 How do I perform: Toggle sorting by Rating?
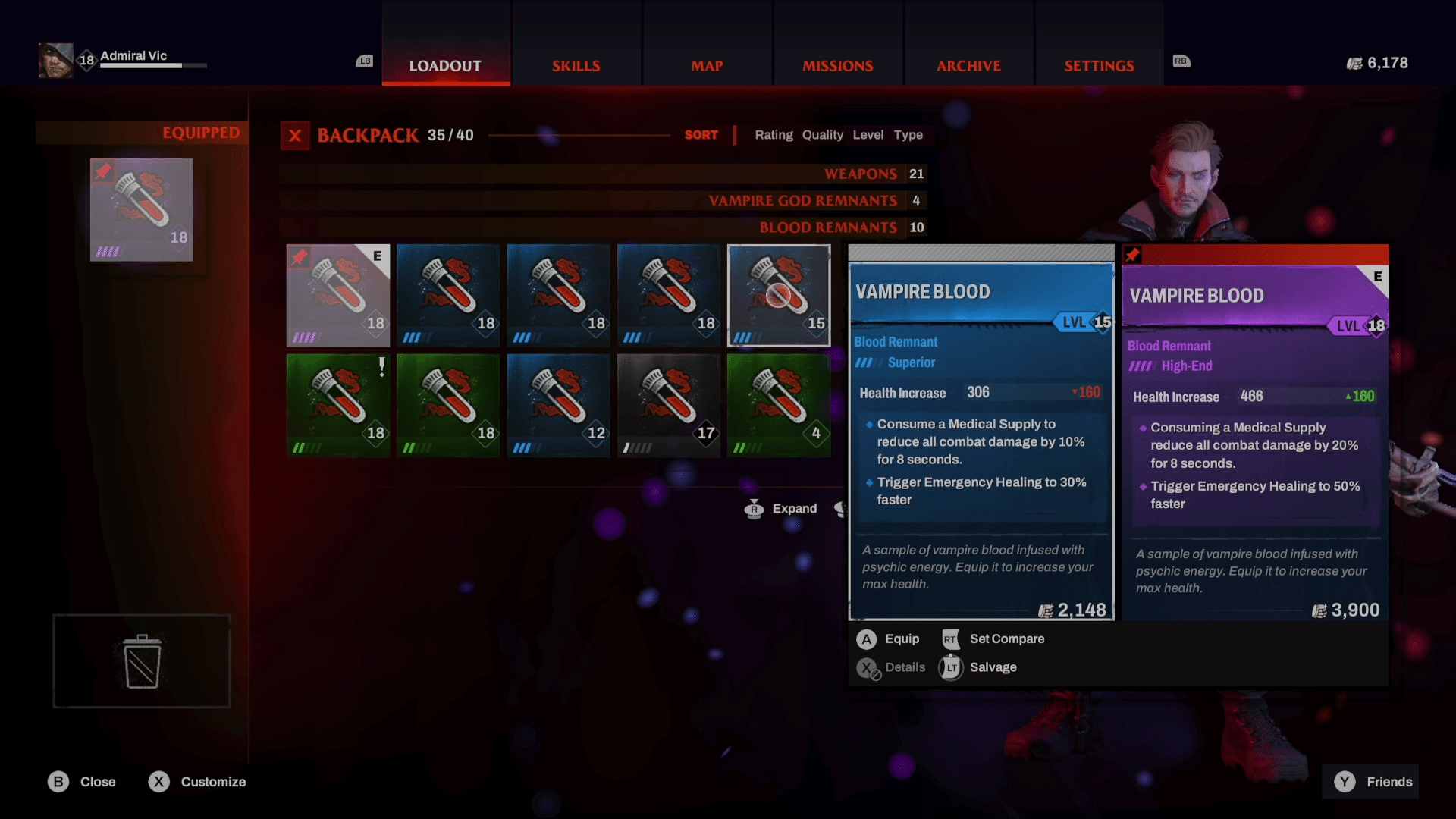point(773,135)
